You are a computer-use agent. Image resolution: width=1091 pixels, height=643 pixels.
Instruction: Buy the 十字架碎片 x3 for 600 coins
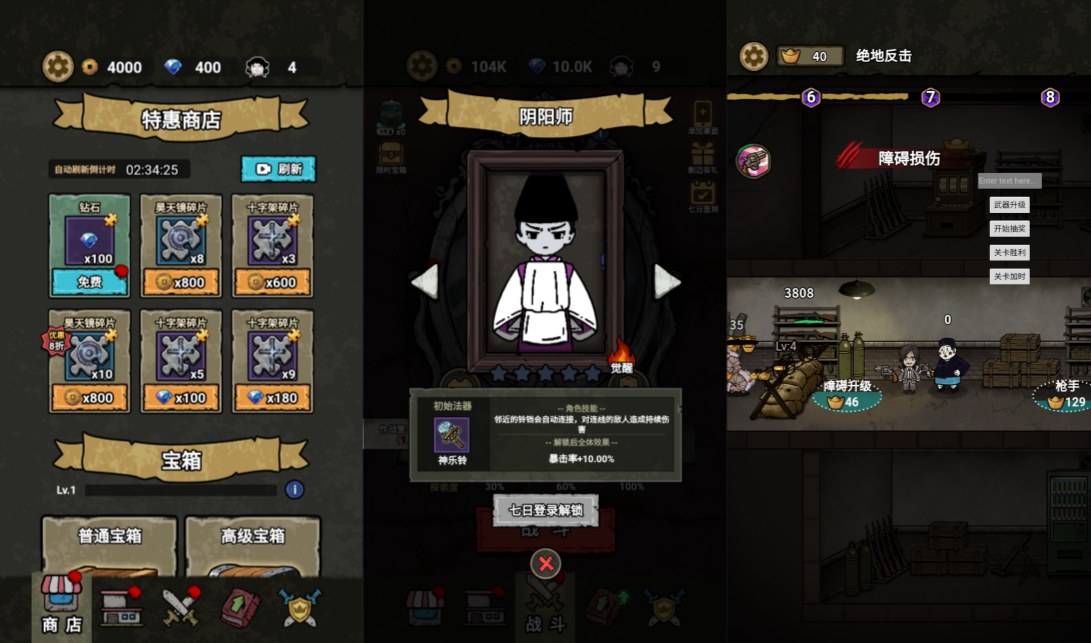coord(272,282)
